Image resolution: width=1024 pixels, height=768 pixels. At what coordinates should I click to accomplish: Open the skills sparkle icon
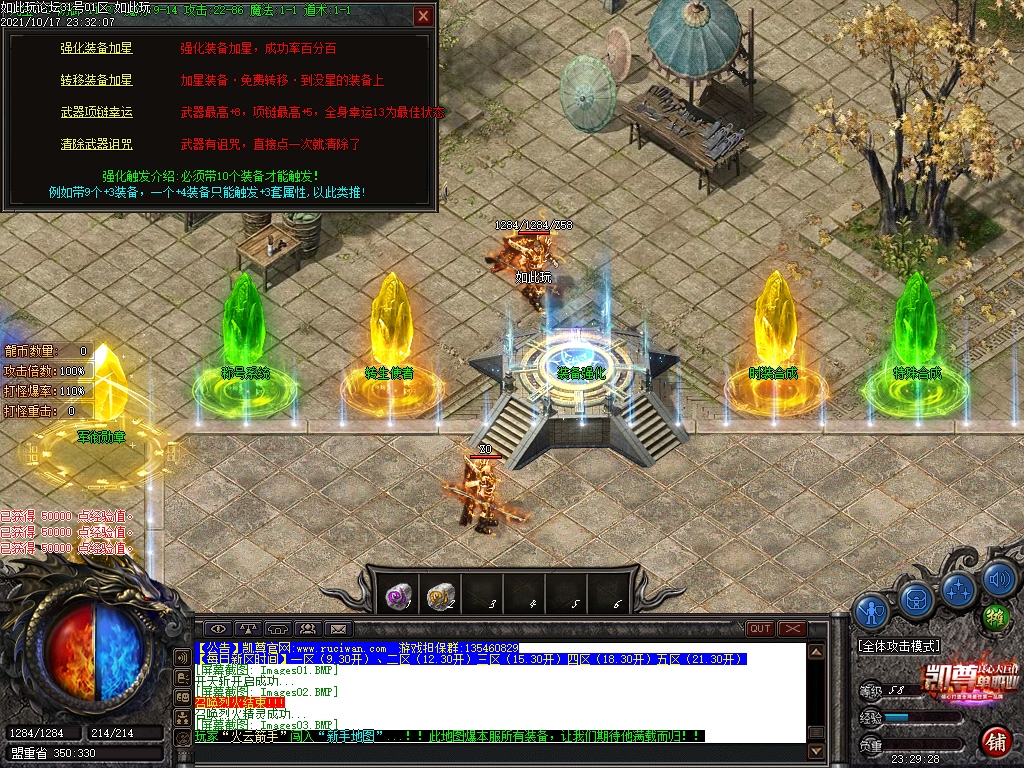(959, 588)
